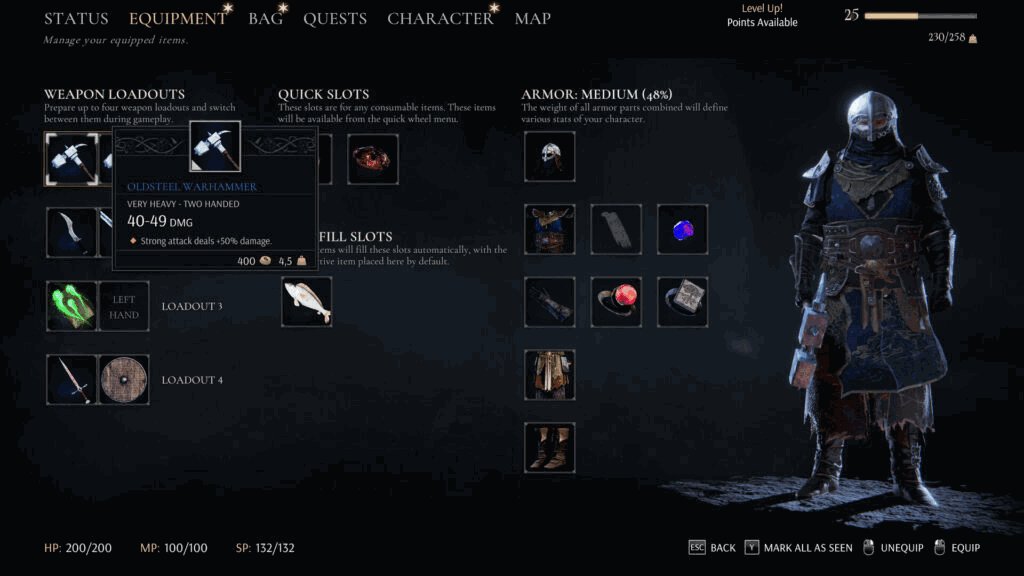The width and height of the screenshot is (1024, 576).
Task: Select the Oldsteel Warhammer loadout slot
Action: coord(71,159)
